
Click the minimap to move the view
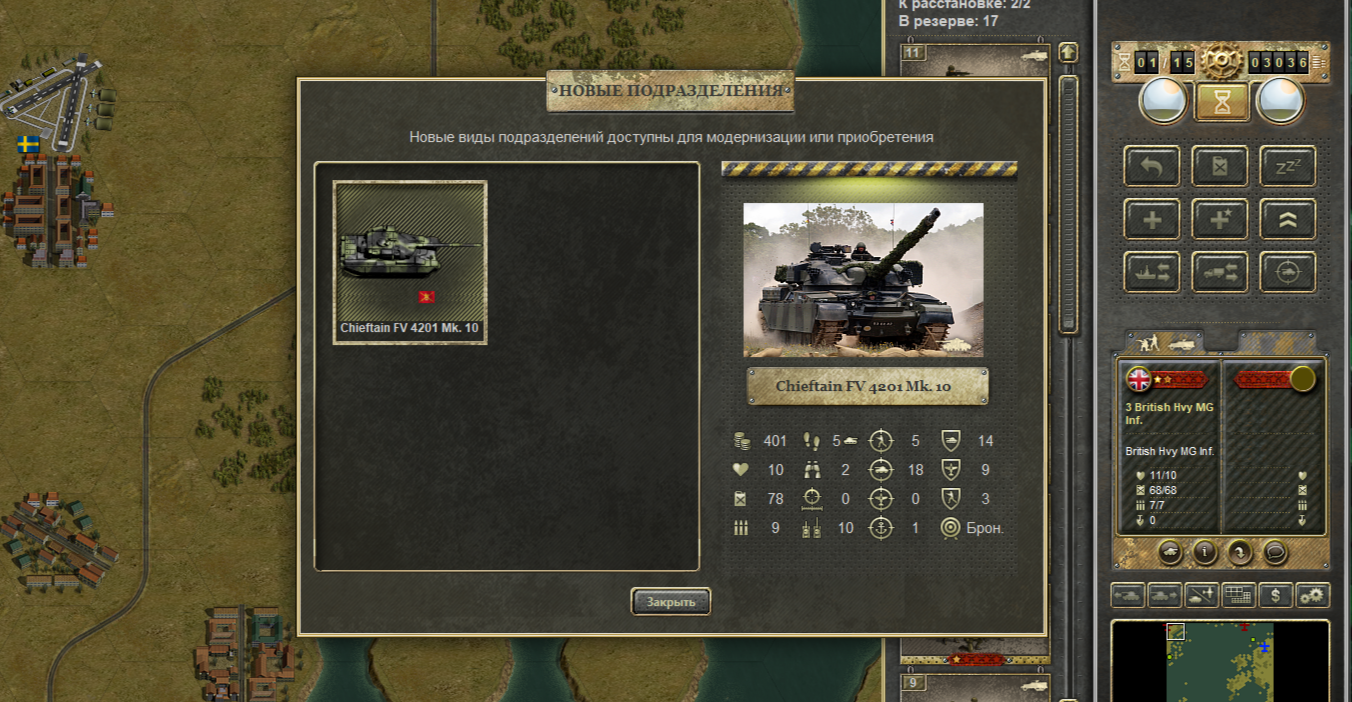(x=1220, y=660)
